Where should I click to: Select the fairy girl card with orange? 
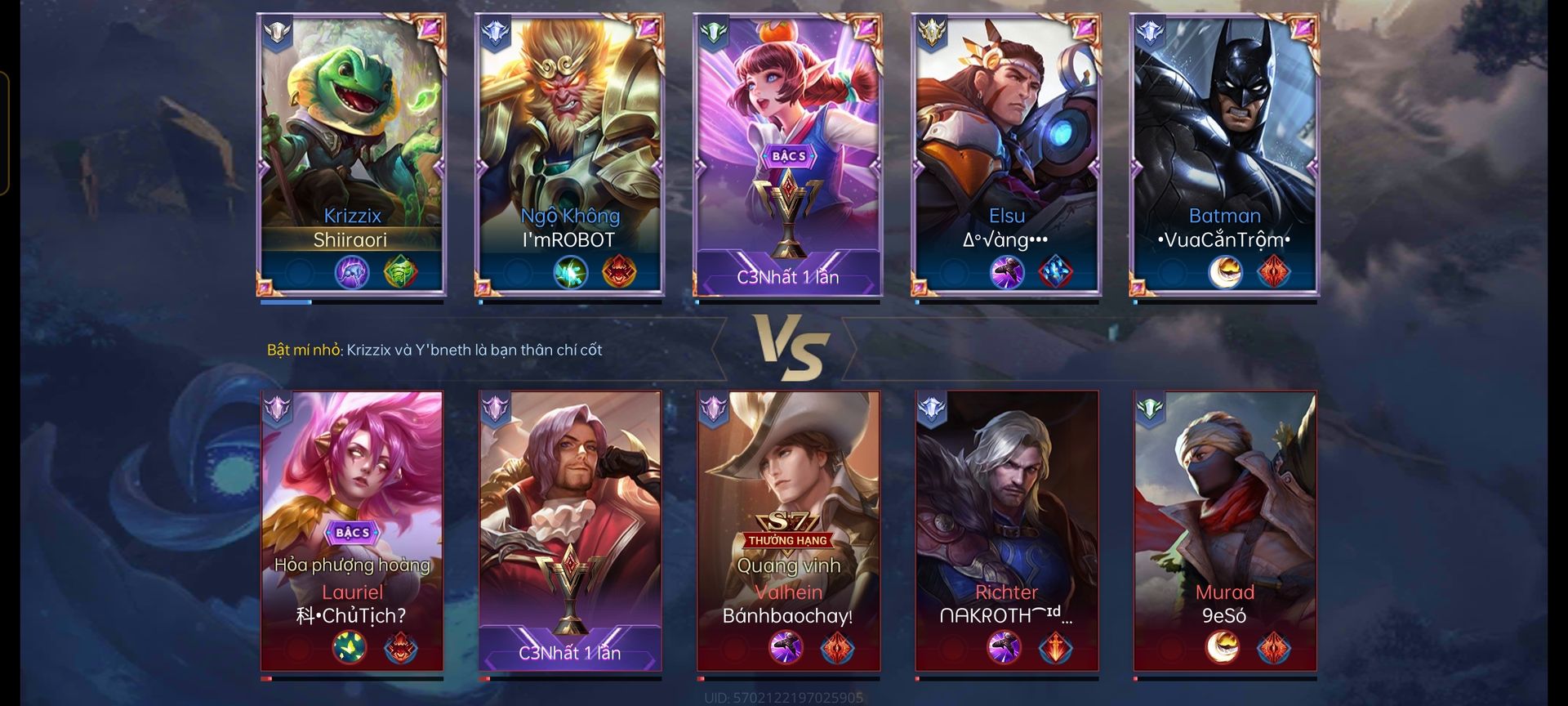tap(788, 155)
